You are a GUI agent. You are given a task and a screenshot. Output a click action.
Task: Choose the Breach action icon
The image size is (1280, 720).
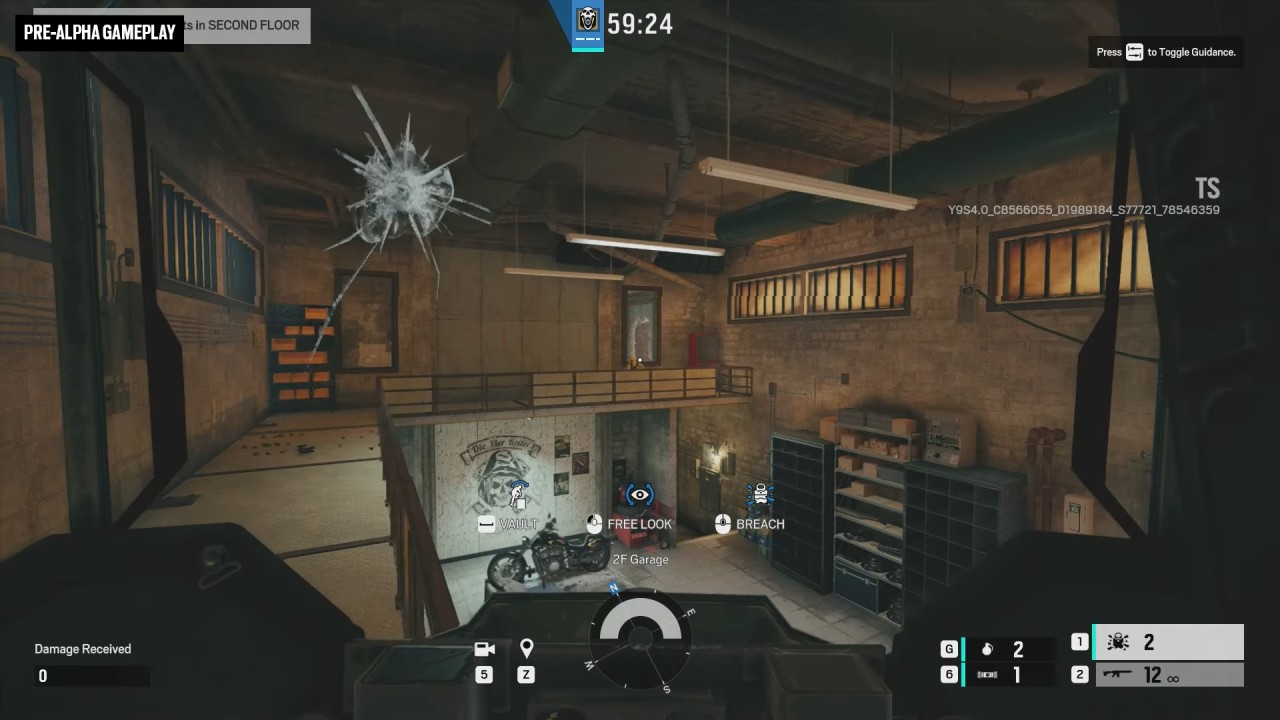[x=761, y=495]
